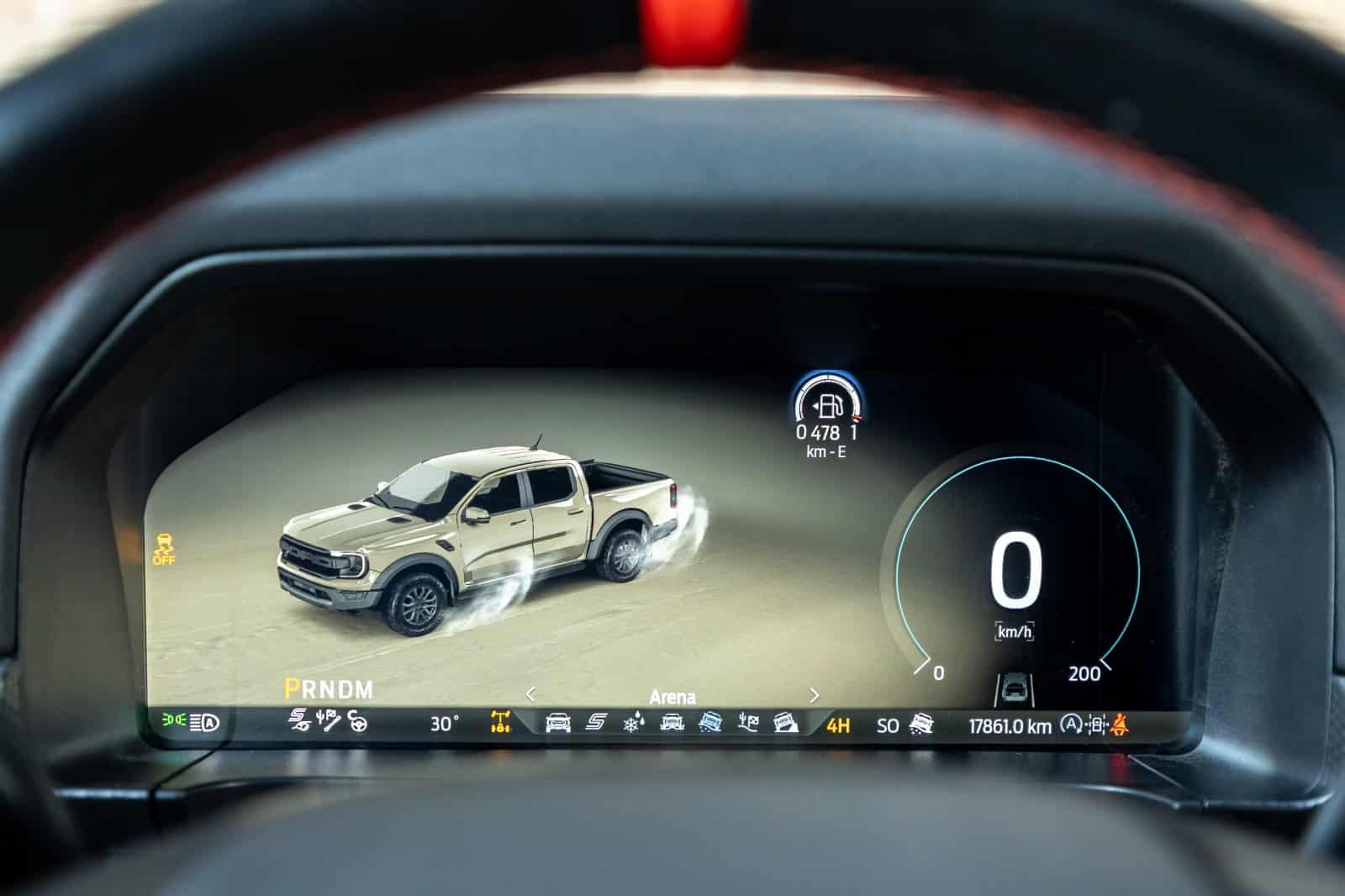1345x896 pixels.
Task: Select the previous drive mode arrow
Action: (x=530, y=695)
